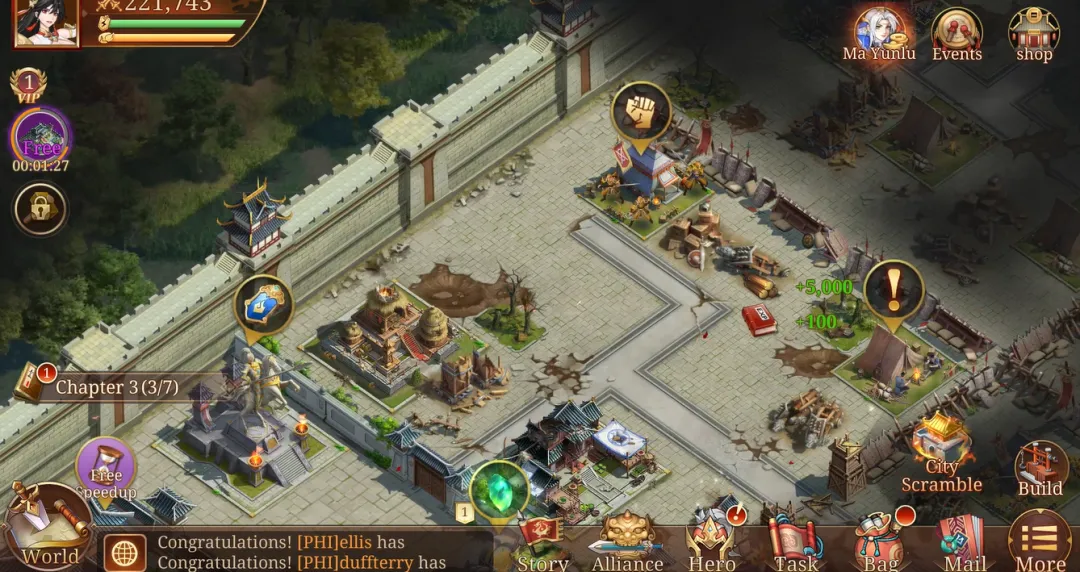Open the chat box with Congratulations messages
The width and height of the screenshot is (1080, 572).
(x=300, y=552)
